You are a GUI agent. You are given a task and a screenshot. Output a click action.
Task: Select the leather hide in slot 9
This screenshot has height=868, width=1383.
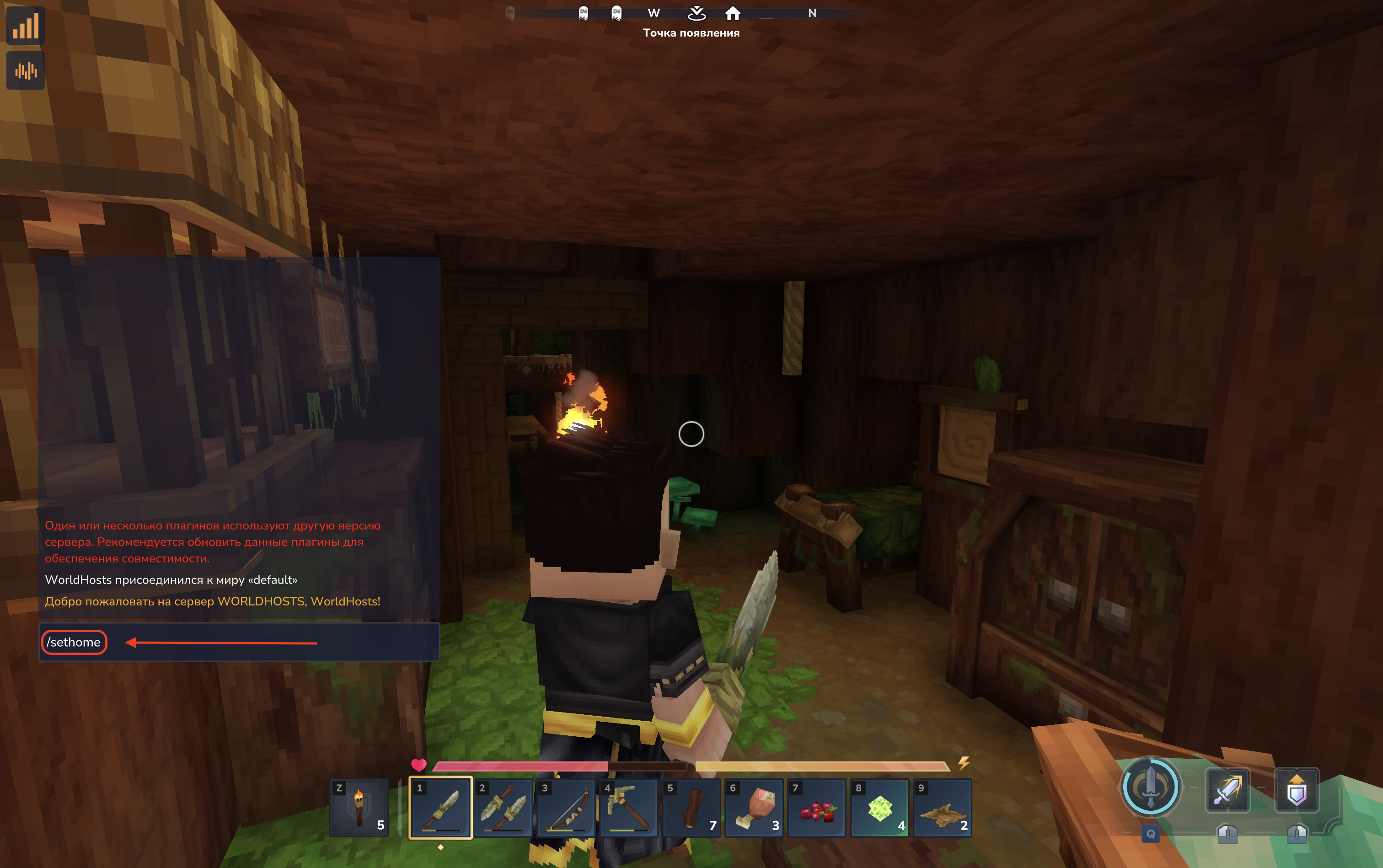point(942,807)
